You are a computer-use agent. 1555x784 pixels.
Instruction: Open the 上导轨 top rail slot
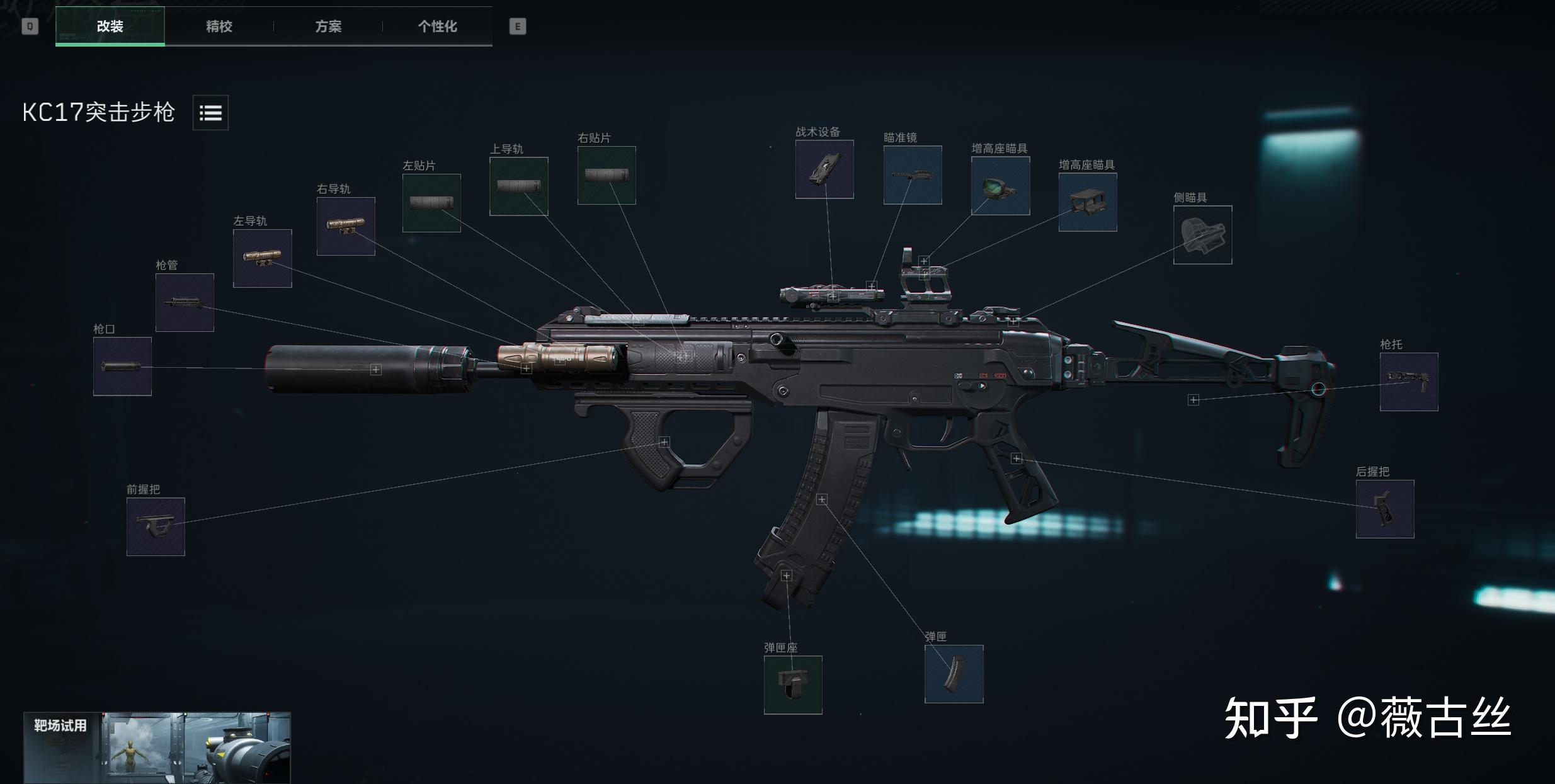point(518,186)
